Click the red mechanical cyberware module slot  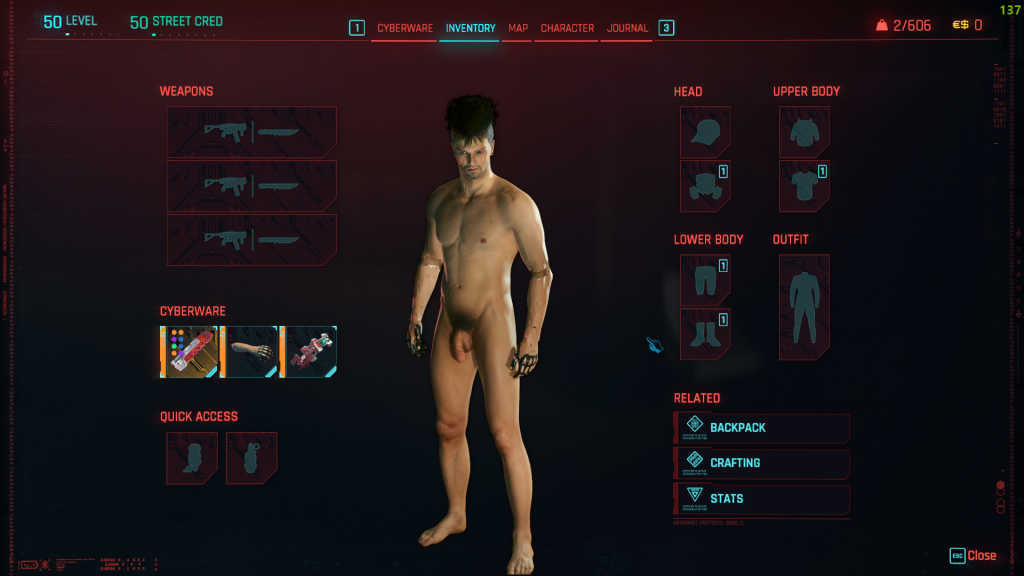309,352
